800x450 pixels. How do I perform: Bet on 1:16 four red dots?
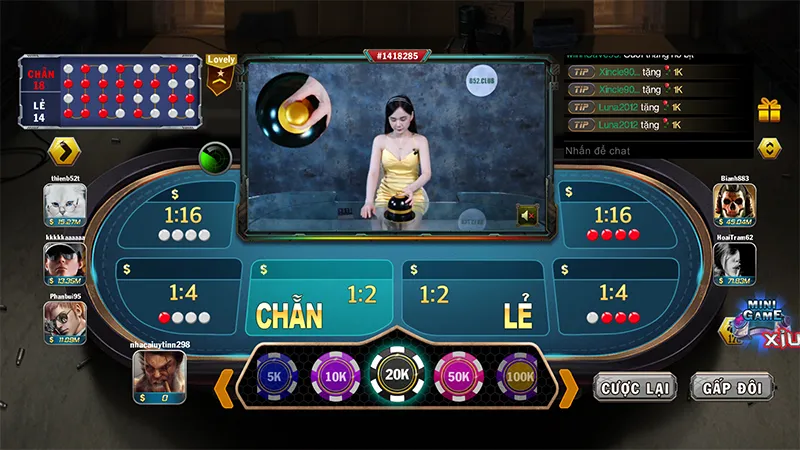pyautogui.click(x=612, y=222)
